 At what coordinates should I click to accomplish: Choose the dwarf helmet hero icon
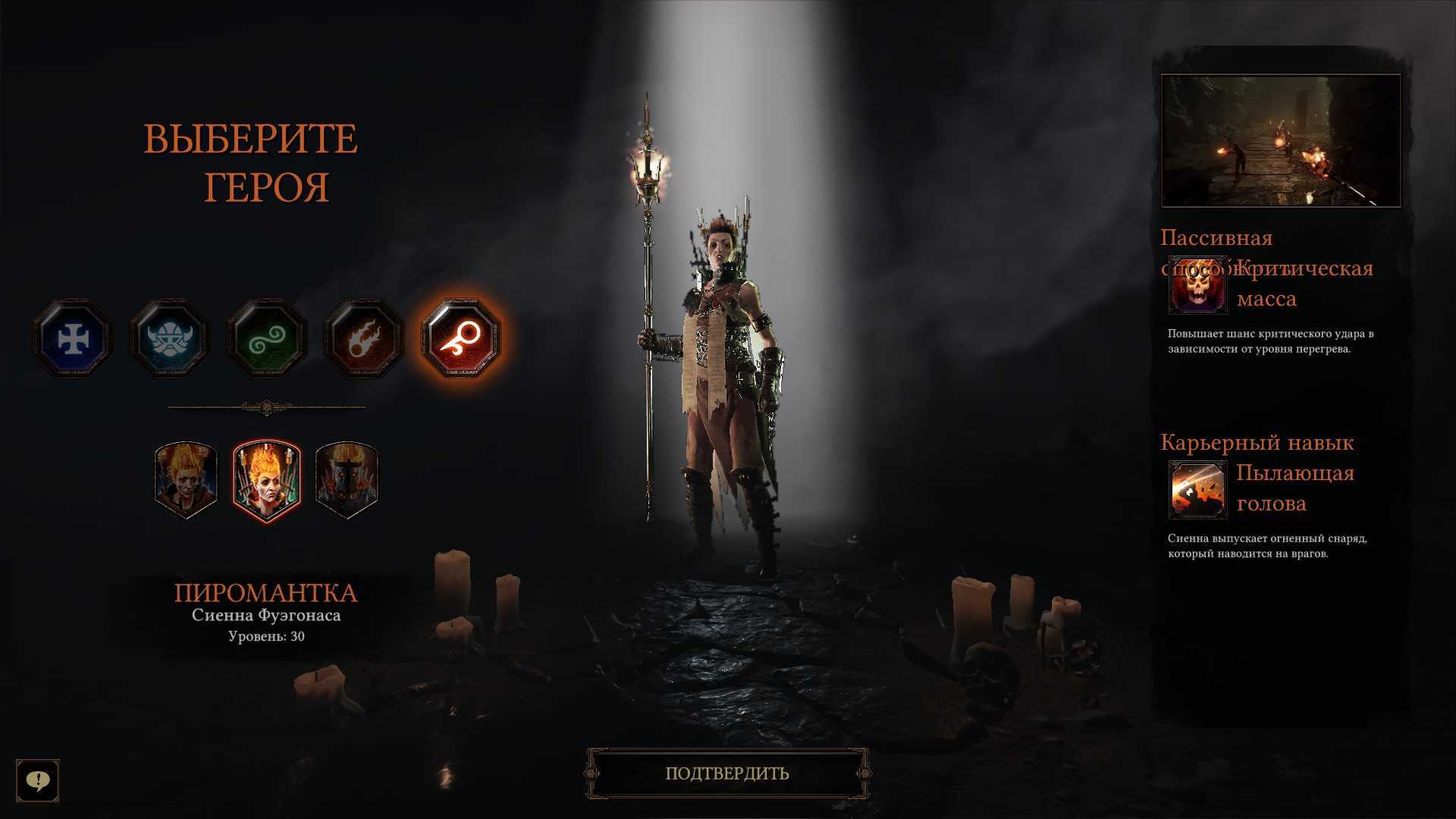(x=169, y=339)
